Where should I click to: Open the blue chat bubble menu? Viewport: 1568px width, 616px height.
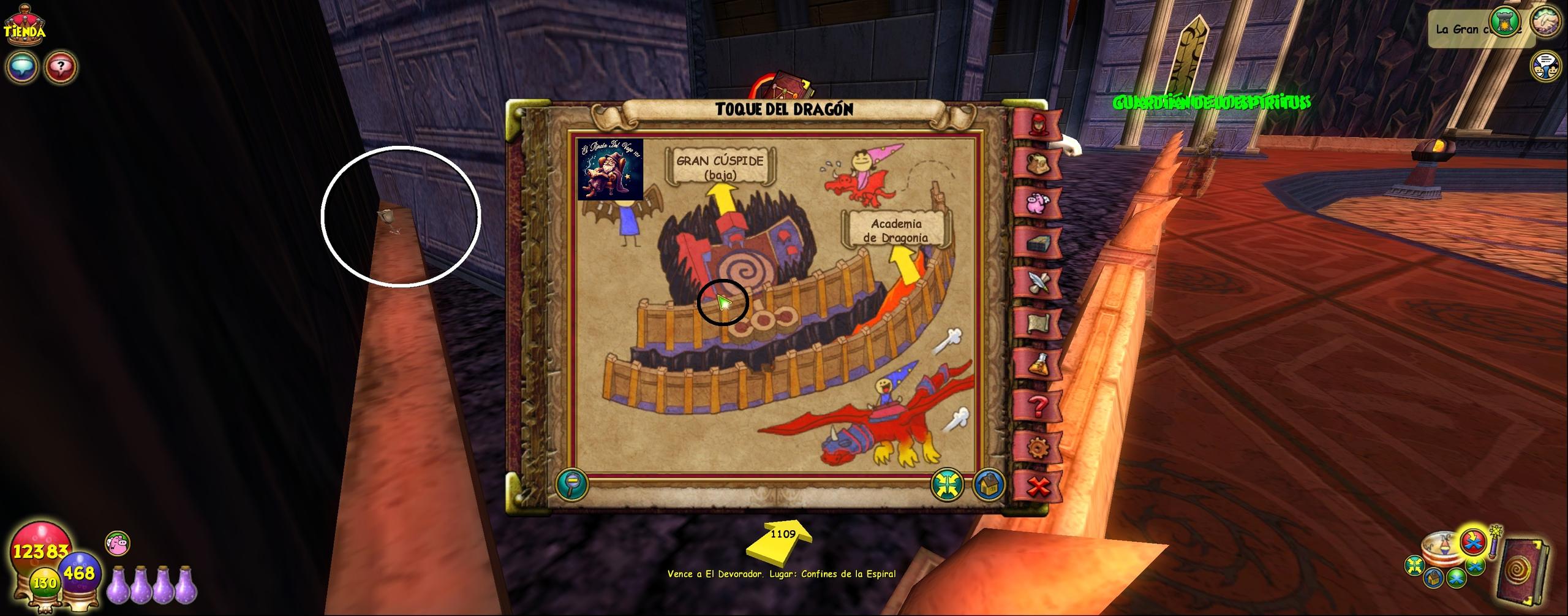[22, 66]
